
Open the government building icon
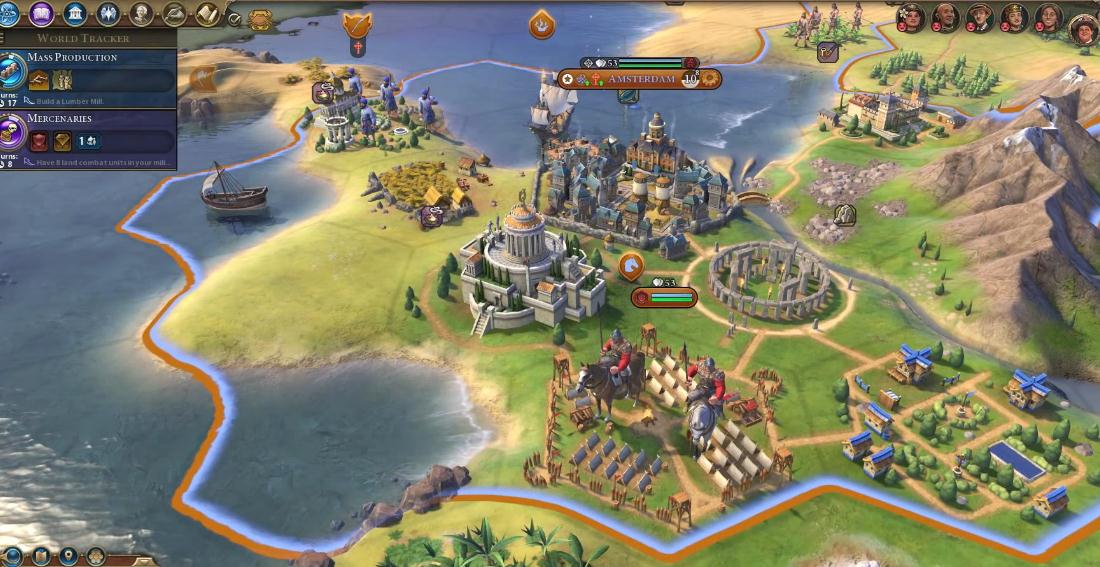coord(75,14)
